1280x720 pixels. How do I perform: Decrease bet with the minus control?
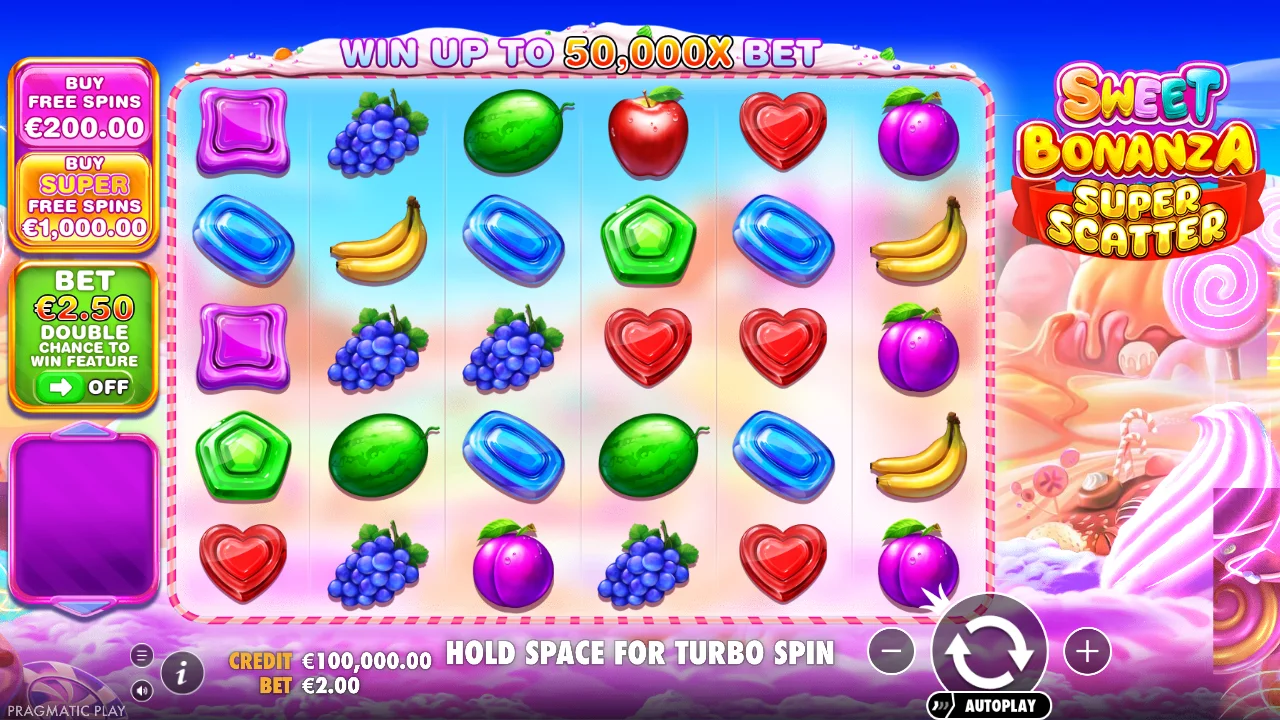point(891,650)
